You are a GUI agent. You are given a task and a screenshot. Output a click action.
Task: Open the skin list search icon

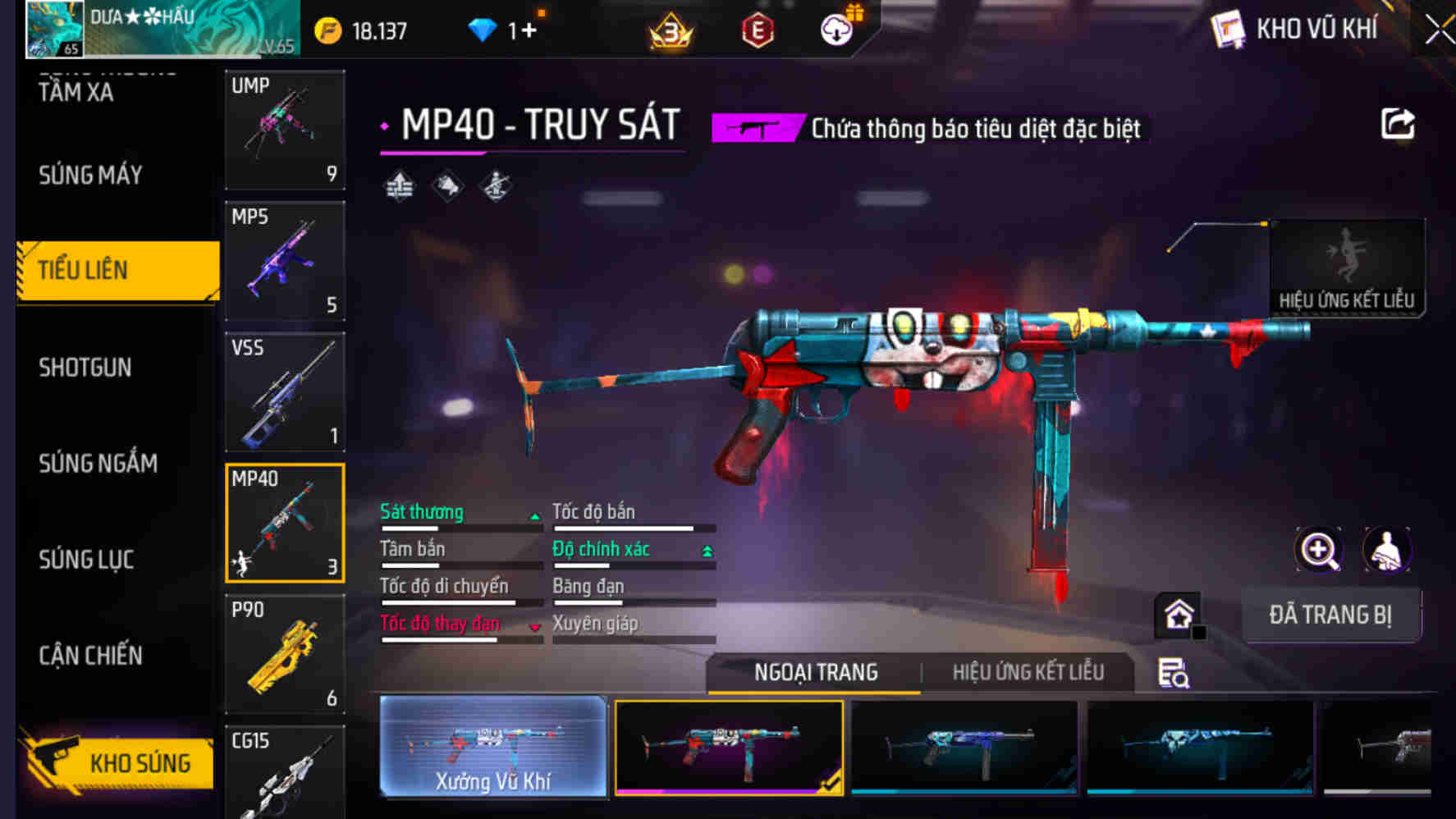point(1173,674)
